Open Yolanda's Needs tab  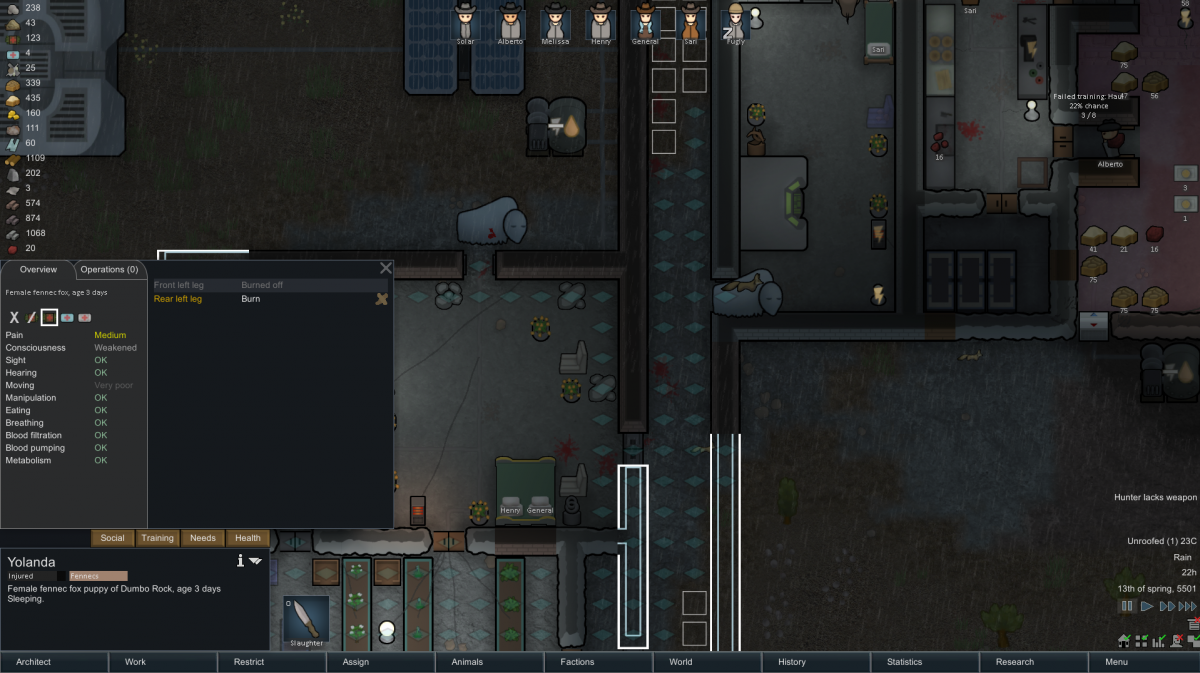click(203, 538)
